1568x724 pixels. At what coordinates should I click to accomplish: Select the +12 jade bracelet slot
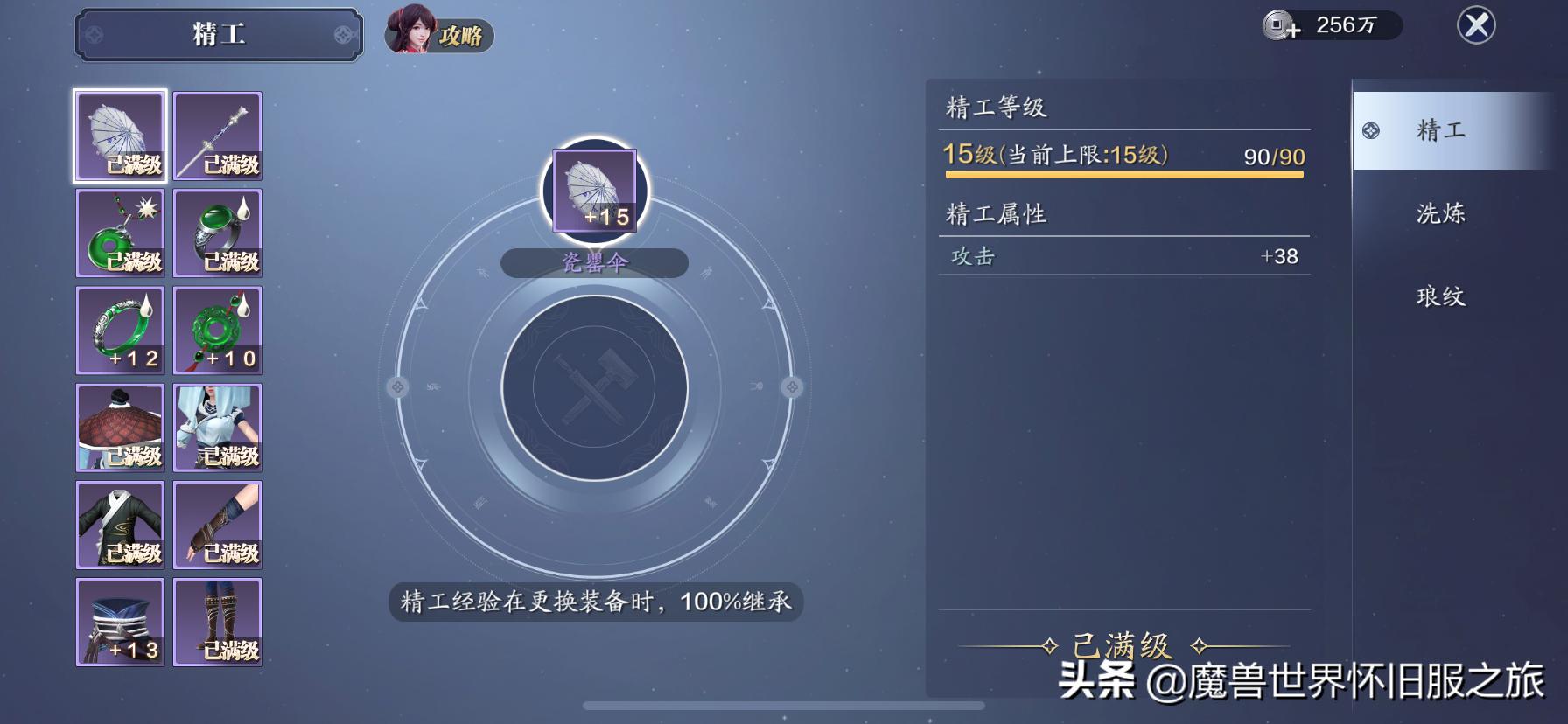pos(120,331)
